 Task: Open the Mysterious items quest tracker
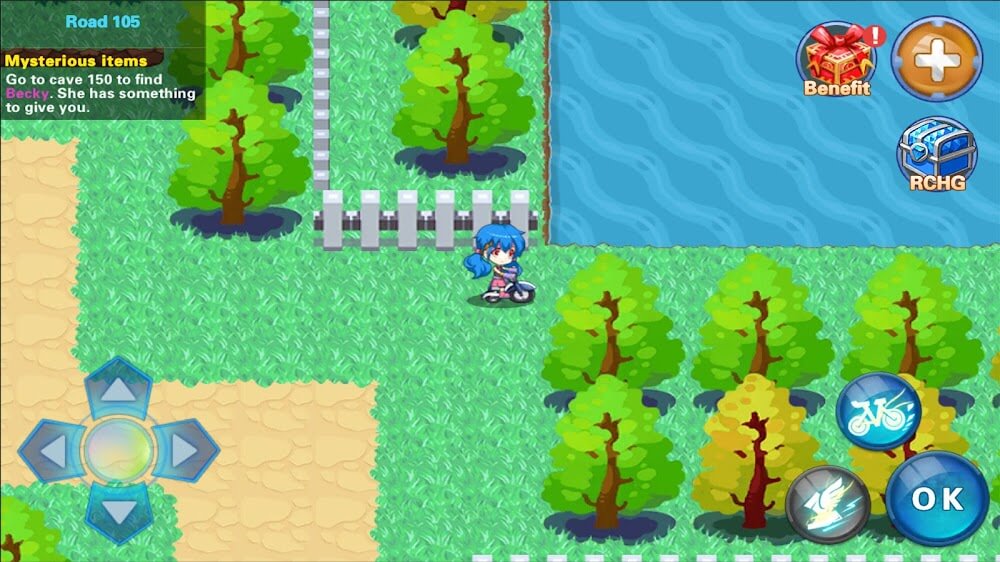coord(100,84)
